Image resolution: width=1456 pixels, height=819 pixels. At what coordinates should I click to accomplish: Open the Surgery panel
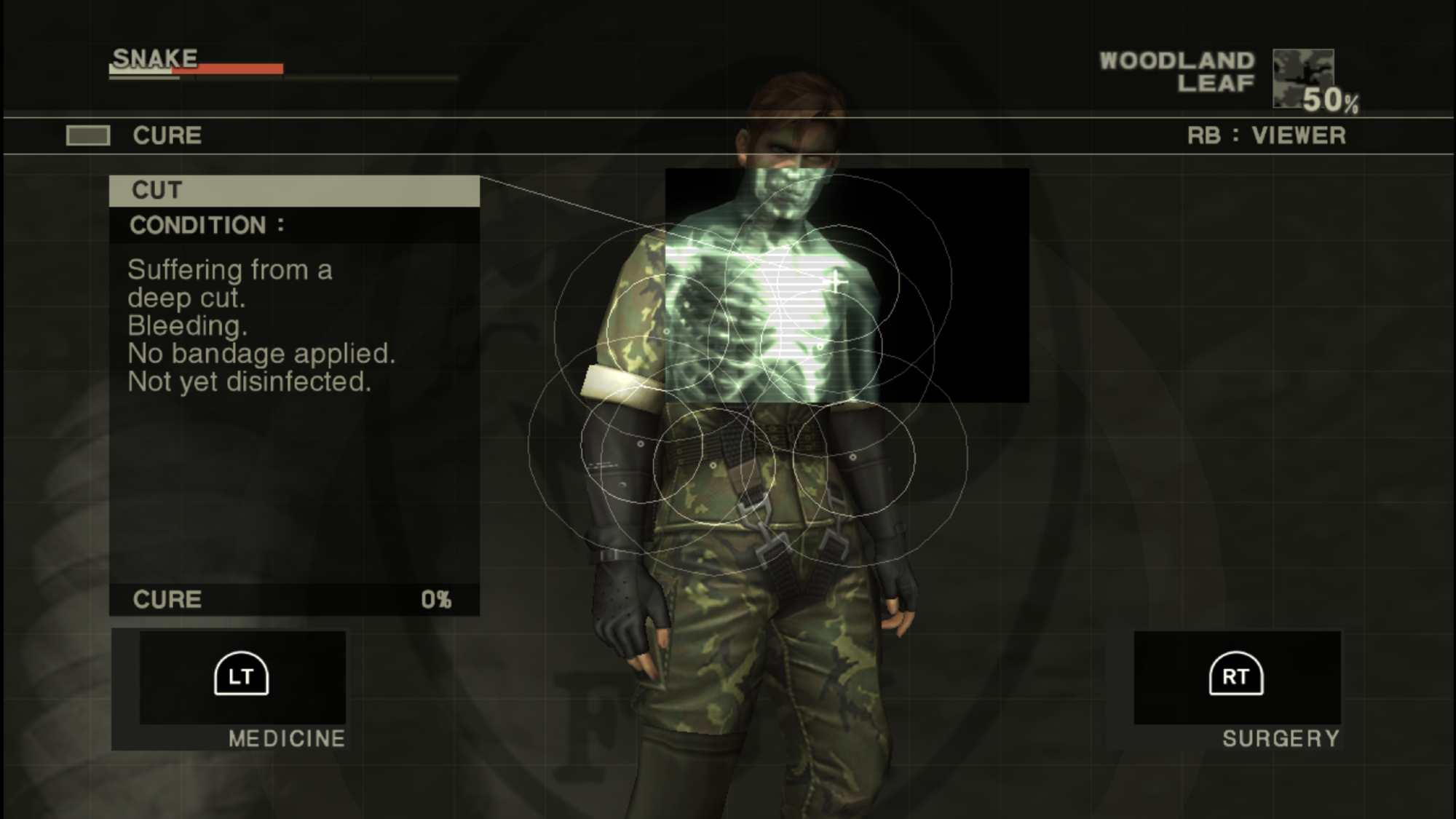point(1236,676)
